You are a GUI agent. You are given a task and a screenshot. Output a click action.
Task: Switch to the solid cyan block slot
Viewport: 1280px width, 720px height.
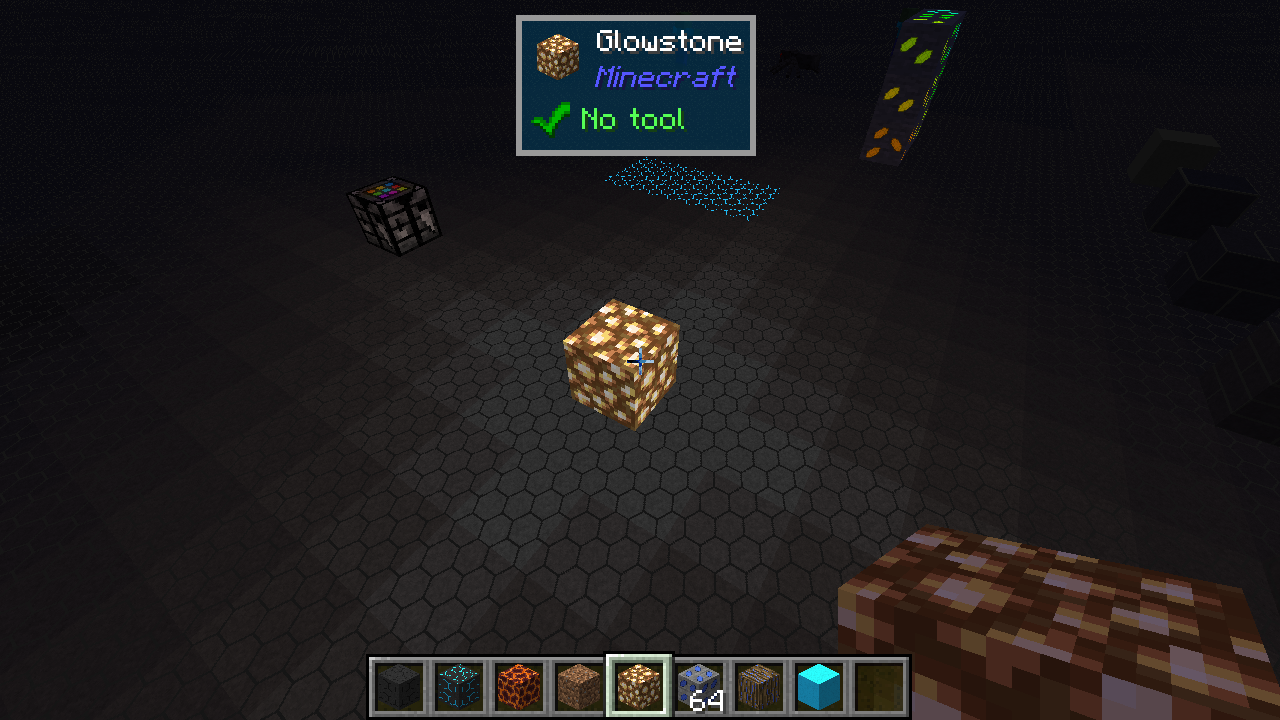[x=819, y=687]
